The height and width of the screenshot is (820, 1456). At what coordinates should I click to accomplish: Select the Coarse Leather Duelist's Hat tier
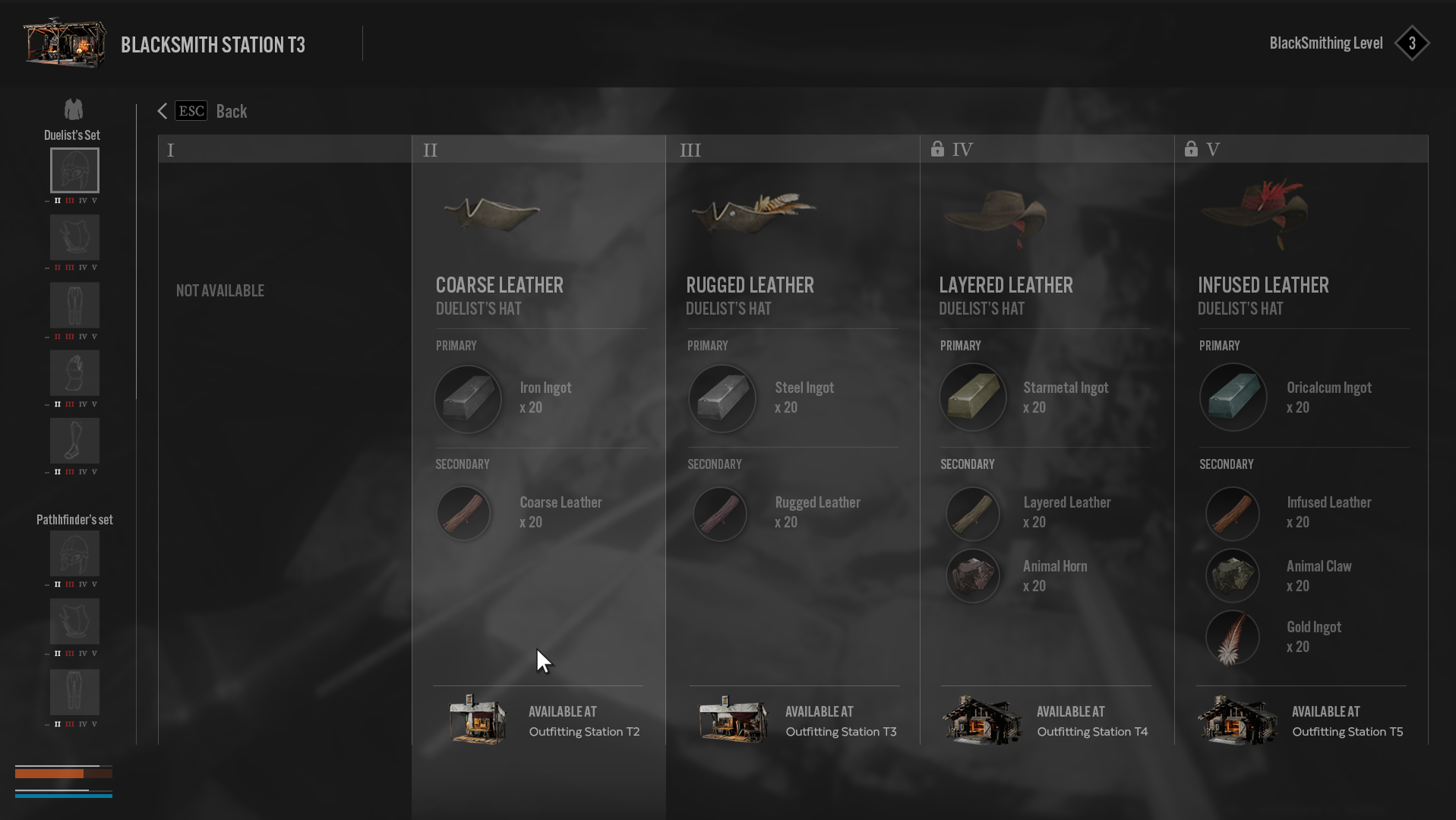pos(499,286)
